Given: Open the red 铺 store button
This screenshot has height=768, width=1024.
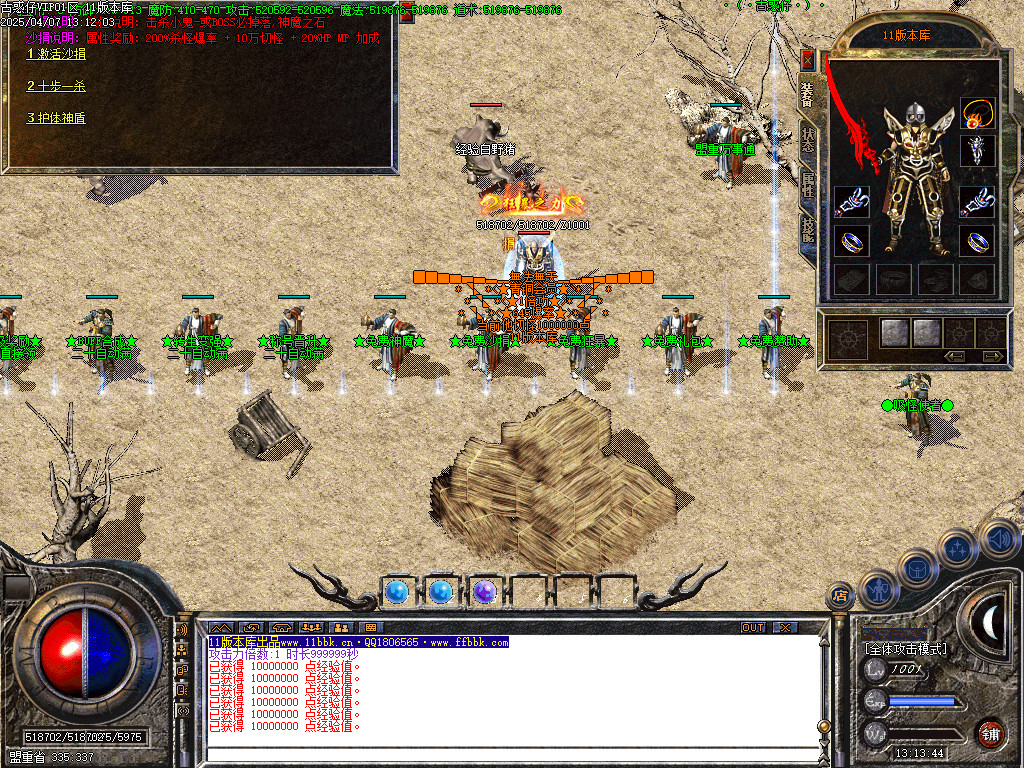Looking at the screenshot, I should point(990,734).
